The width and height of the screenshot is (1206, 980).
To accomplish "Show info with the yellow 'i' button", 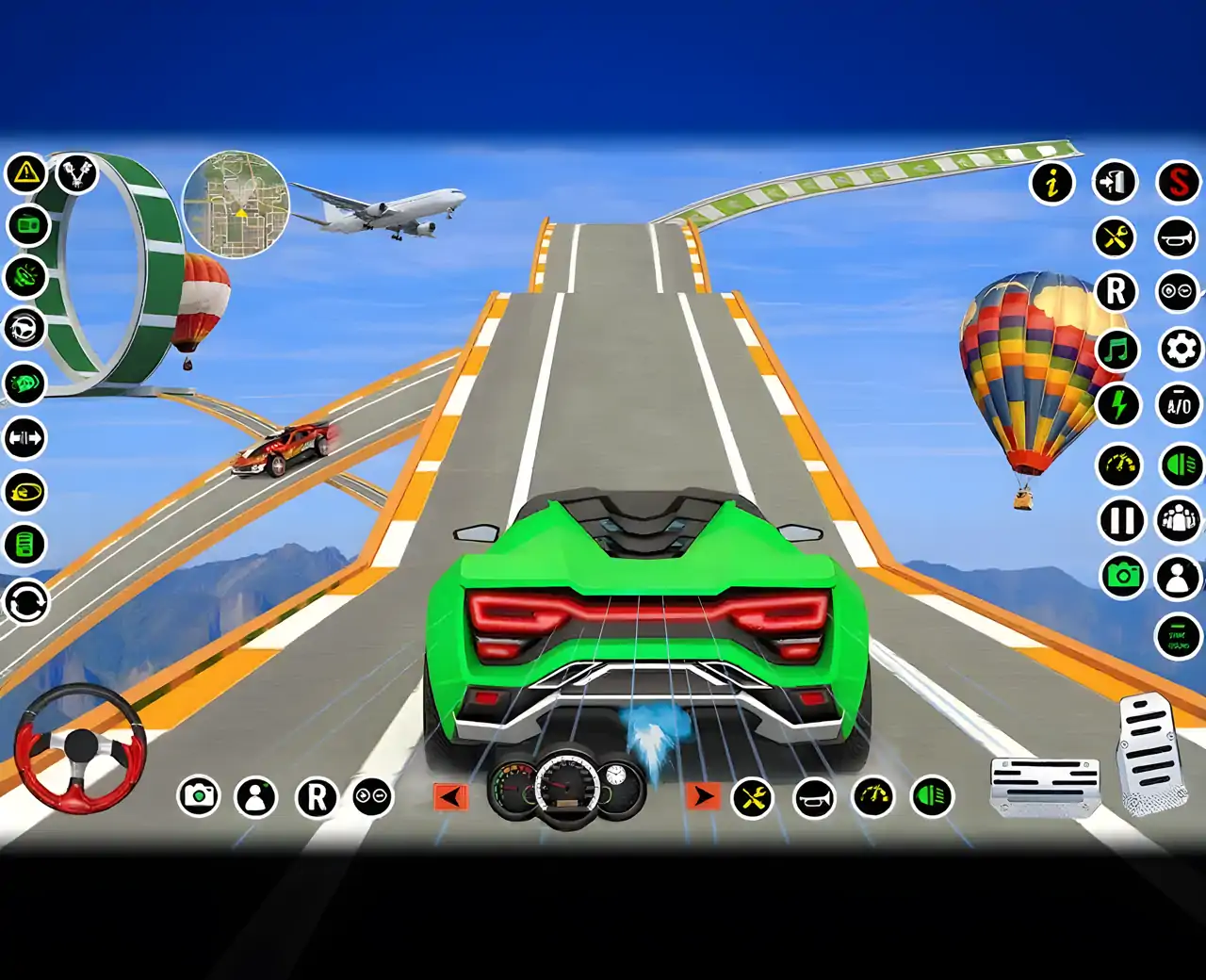I will [x=1052, y=182].
